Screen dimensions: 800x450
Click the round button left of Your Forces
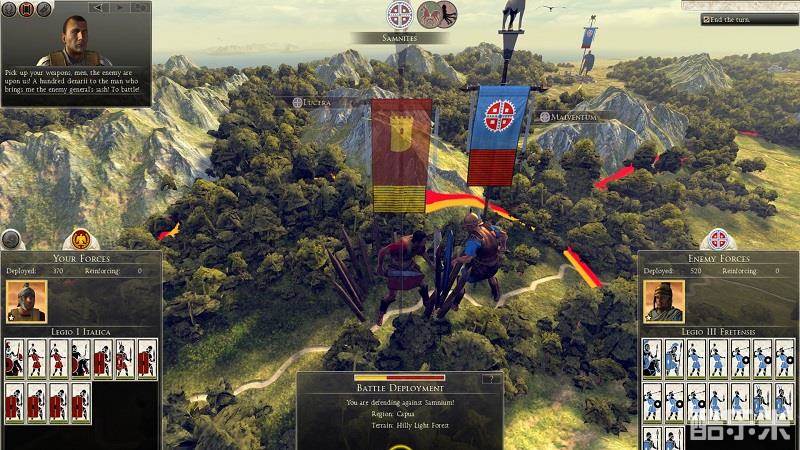click(11, 240)
